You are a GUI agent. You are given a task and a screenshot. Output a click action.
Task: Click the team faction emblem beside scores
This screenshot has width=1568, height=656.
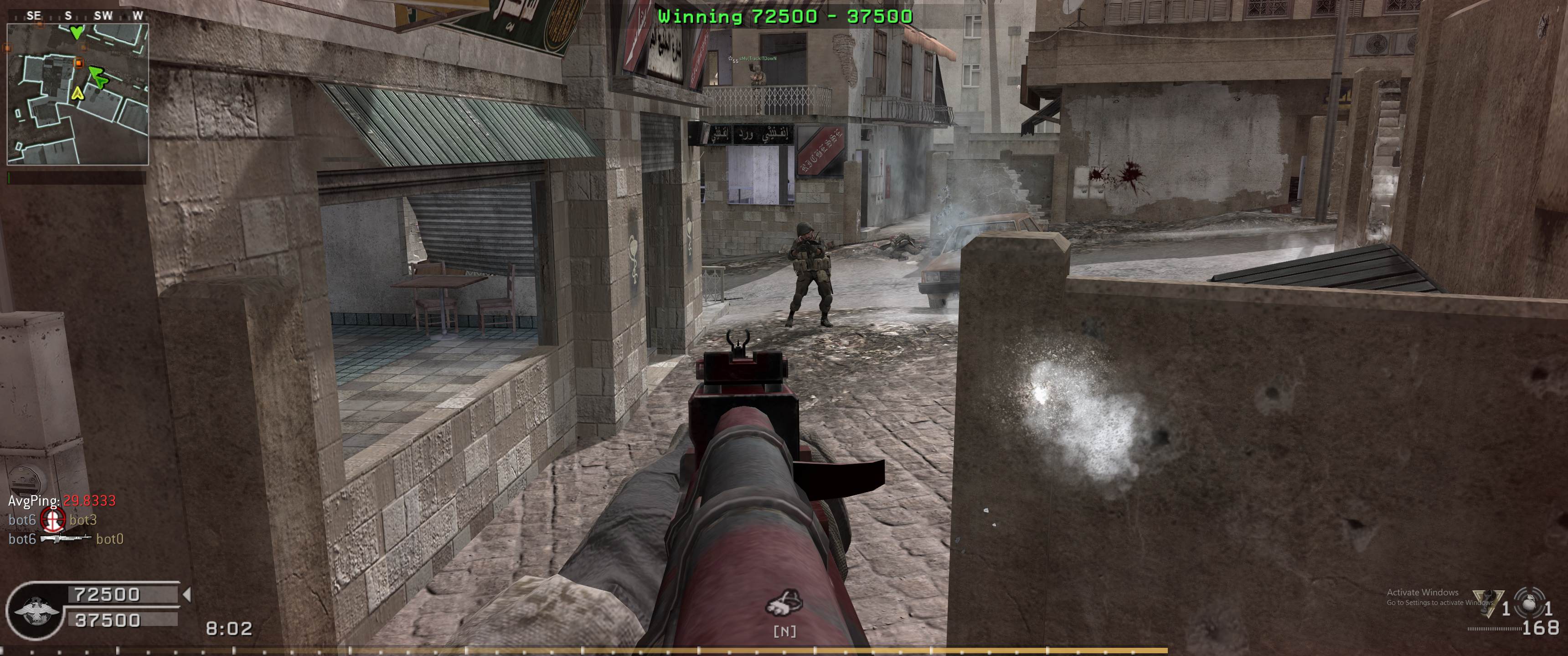35,610
